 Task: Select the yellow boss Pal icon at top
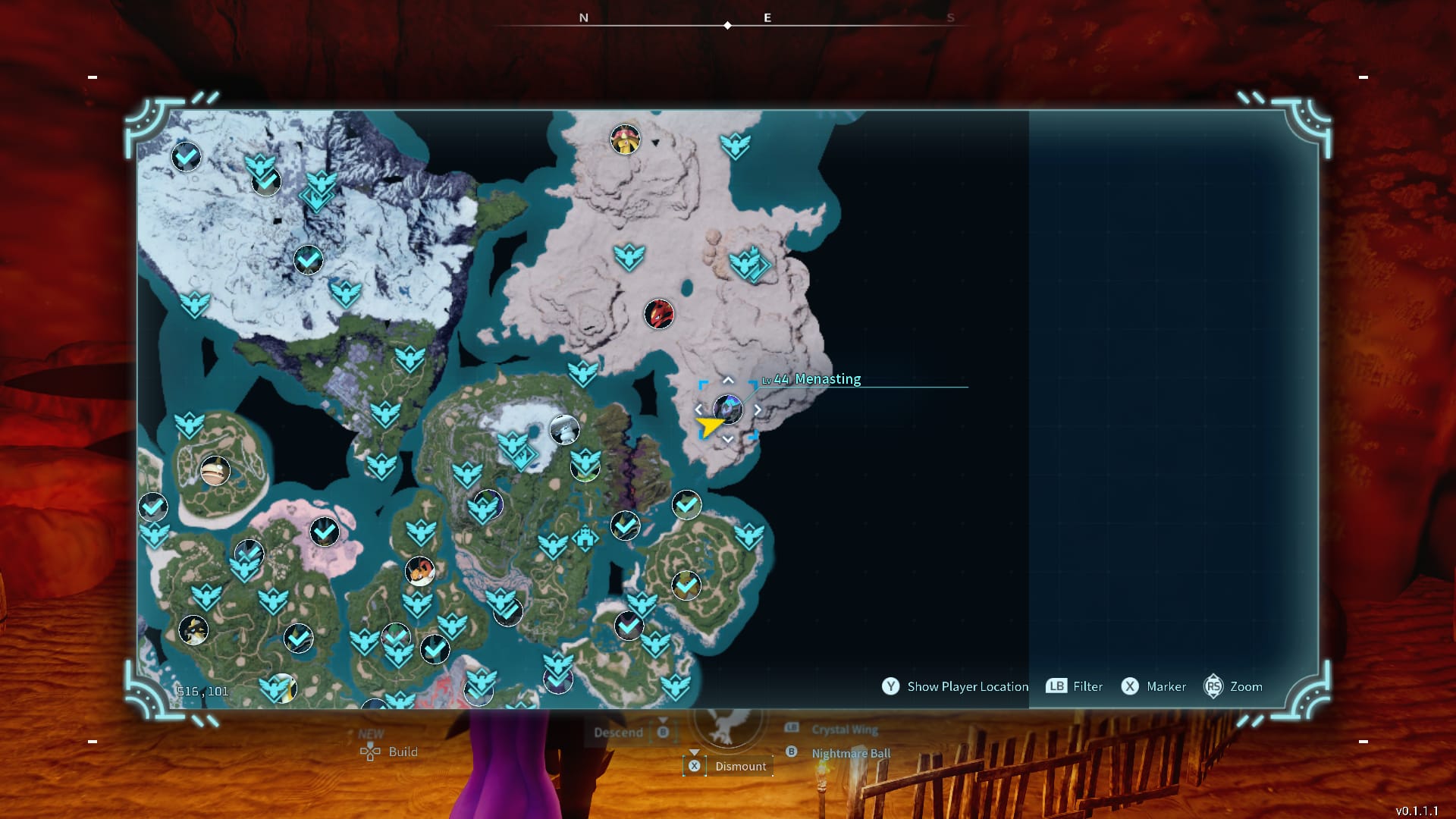pyautogui.click(x=624, y=139)
